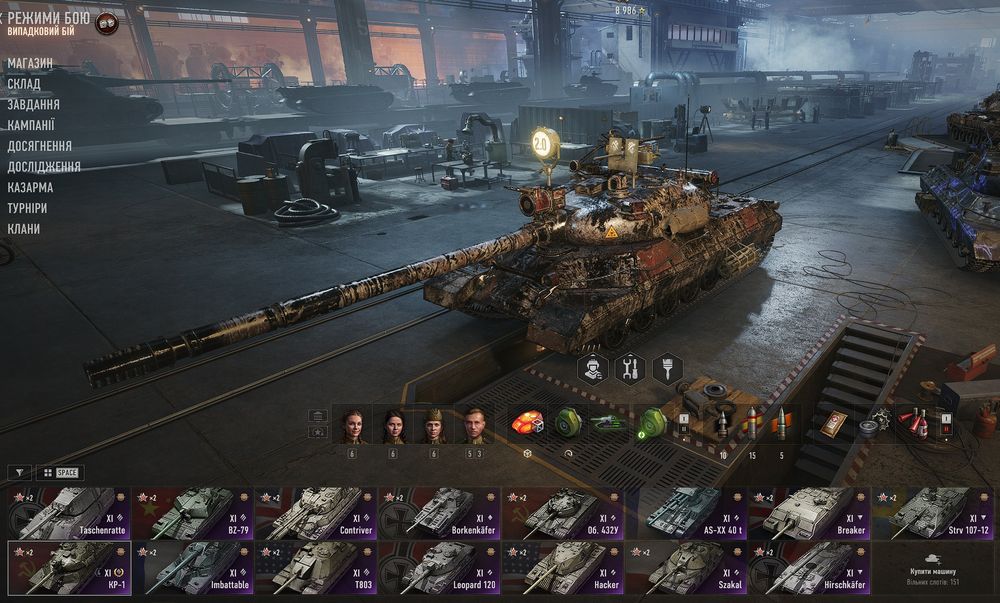This screenshot has height=603, width=1000.
Task: Open the Дослідження tech tree
Action: [x=44, y=167]
